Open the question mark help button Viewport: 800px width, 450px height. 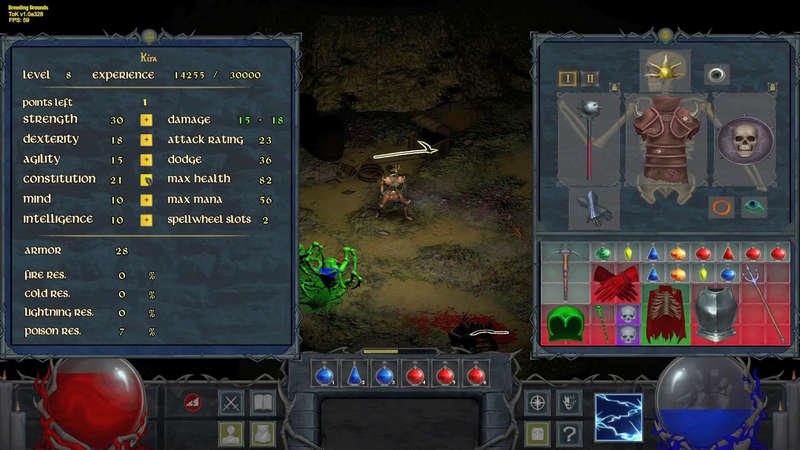pyautogui.click(x=568, y=433)
